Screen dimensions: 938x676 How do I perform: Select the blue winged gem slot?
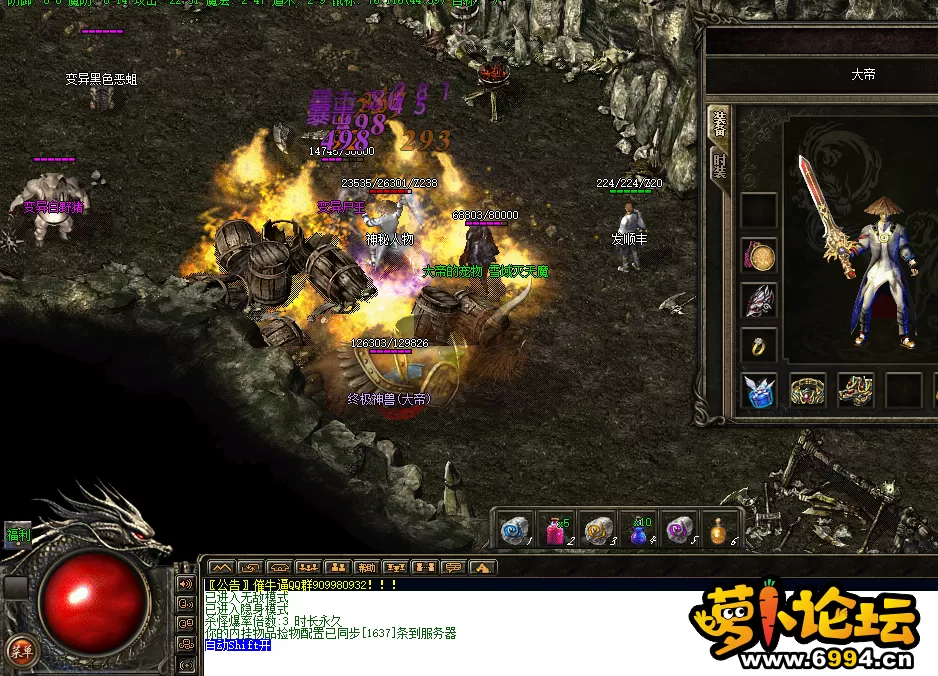coord(760,390)
